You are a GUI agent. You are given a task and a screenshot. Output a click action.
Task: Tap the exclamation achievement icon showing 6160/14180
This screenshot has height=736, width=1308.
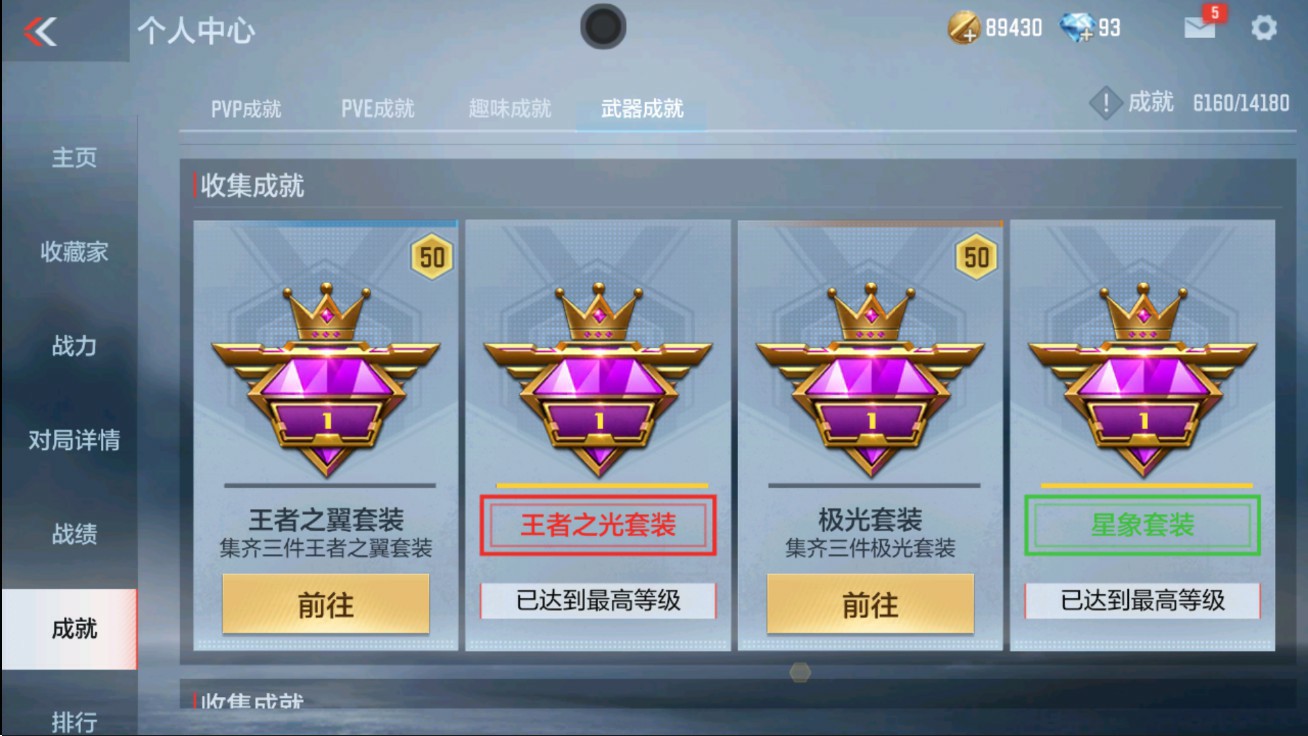(1107, 101)
